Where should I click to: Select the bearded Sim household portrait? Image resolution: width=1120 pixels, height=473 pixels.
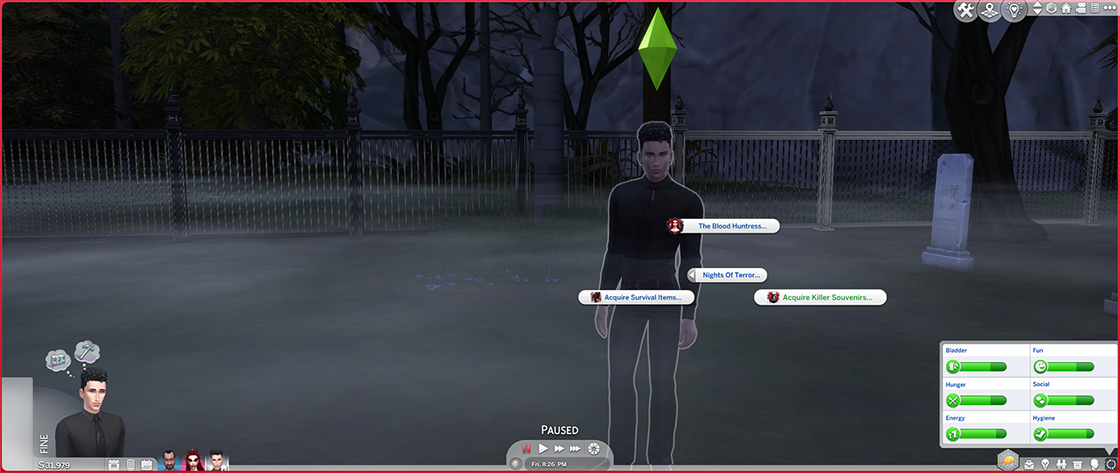pos(168,461)
